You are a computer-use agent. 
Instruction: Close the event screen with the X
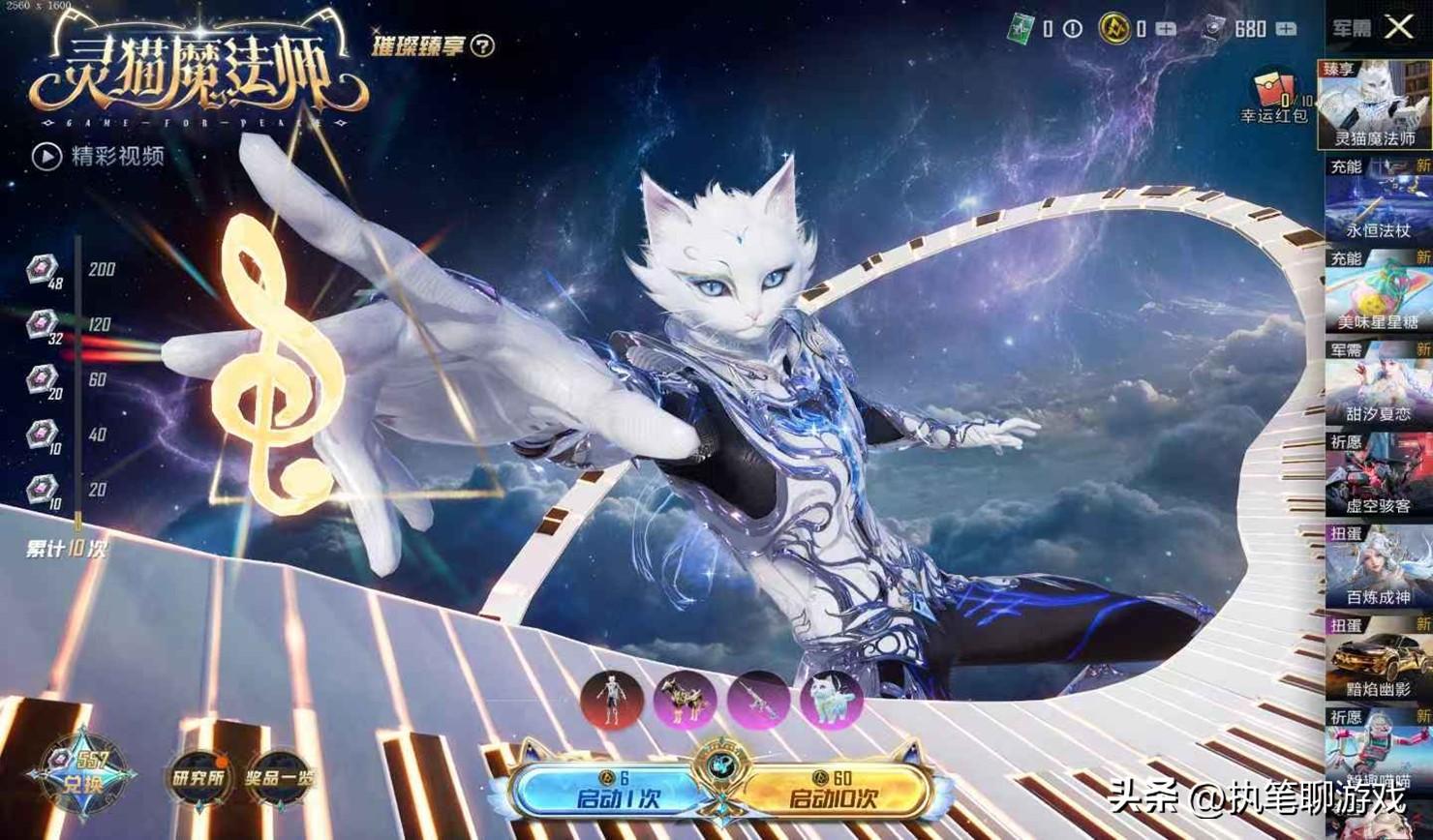coord(1399,27)
